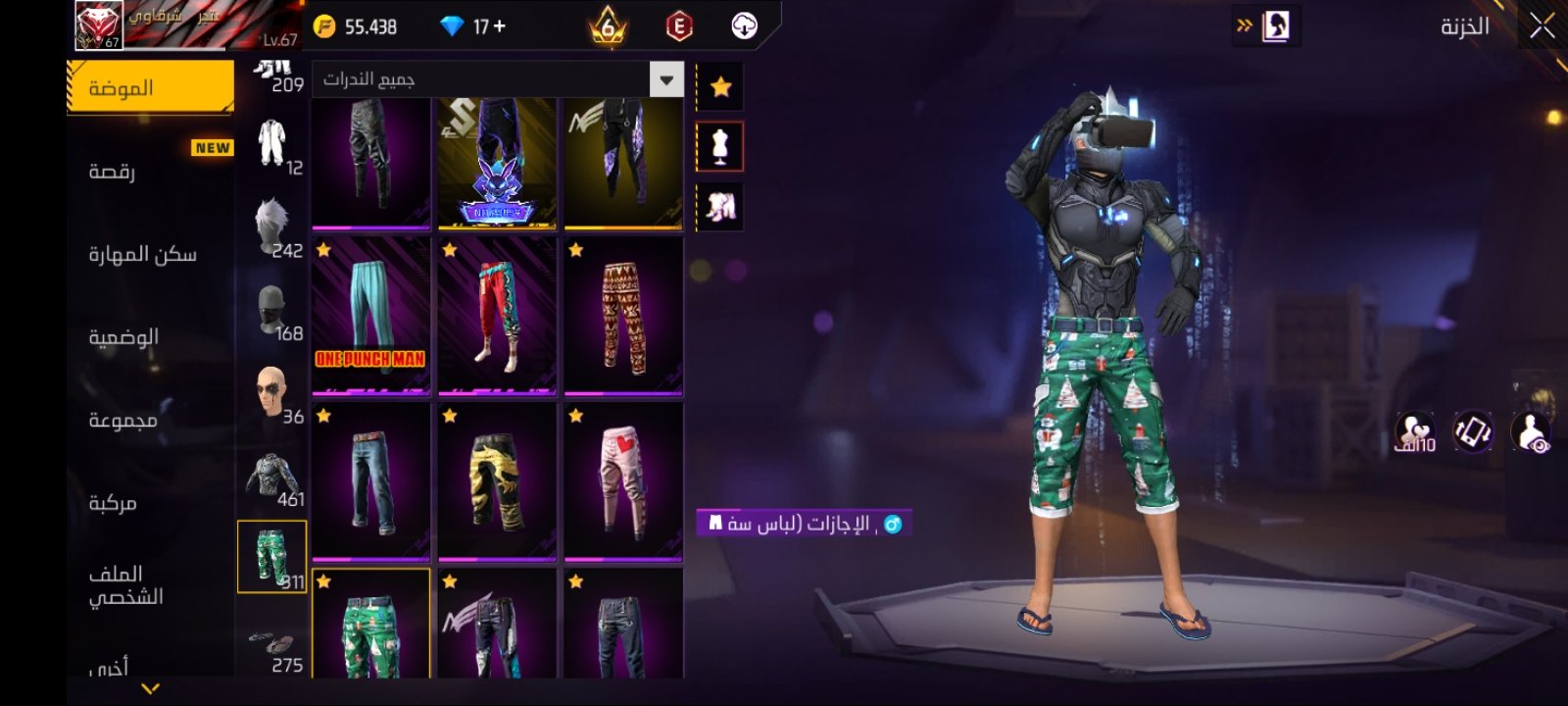Open the رقصة emotes tab

coord(150,171)
